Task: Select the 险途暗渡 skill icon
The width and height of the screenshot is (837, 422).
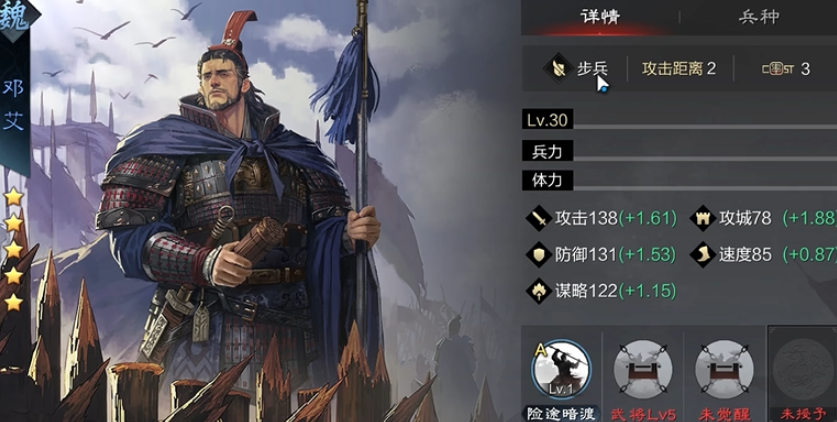Action: tap(560, 369)
